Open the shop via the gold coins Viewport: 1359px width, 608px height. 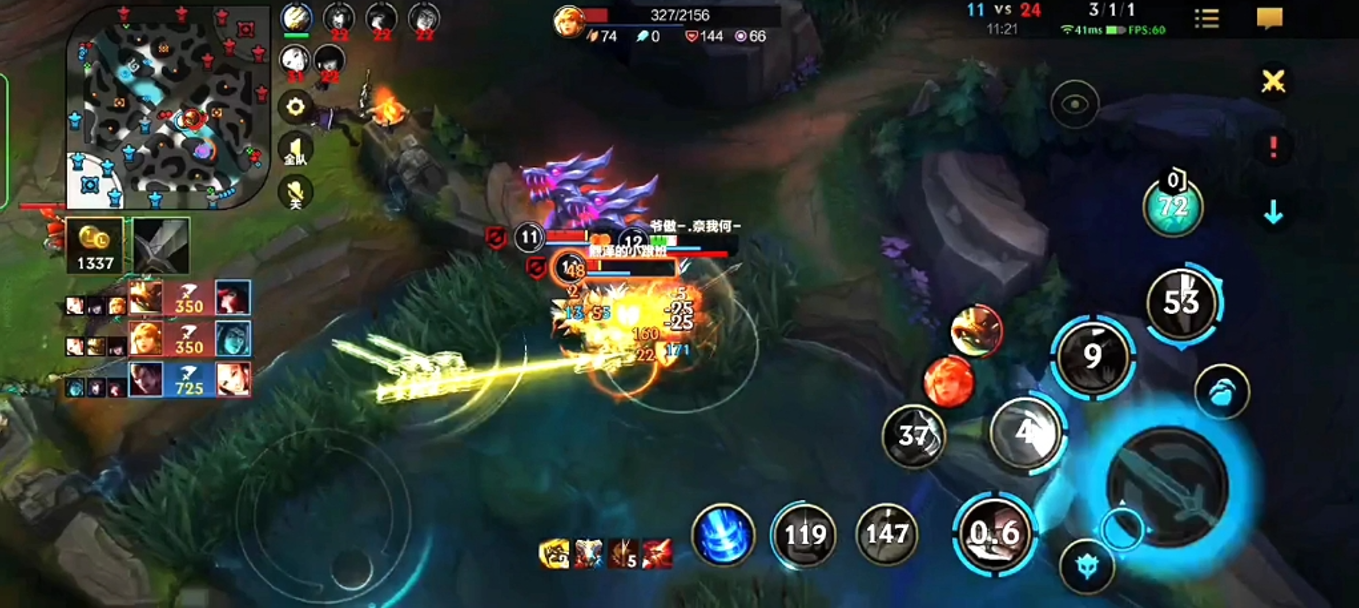(97, 246)
